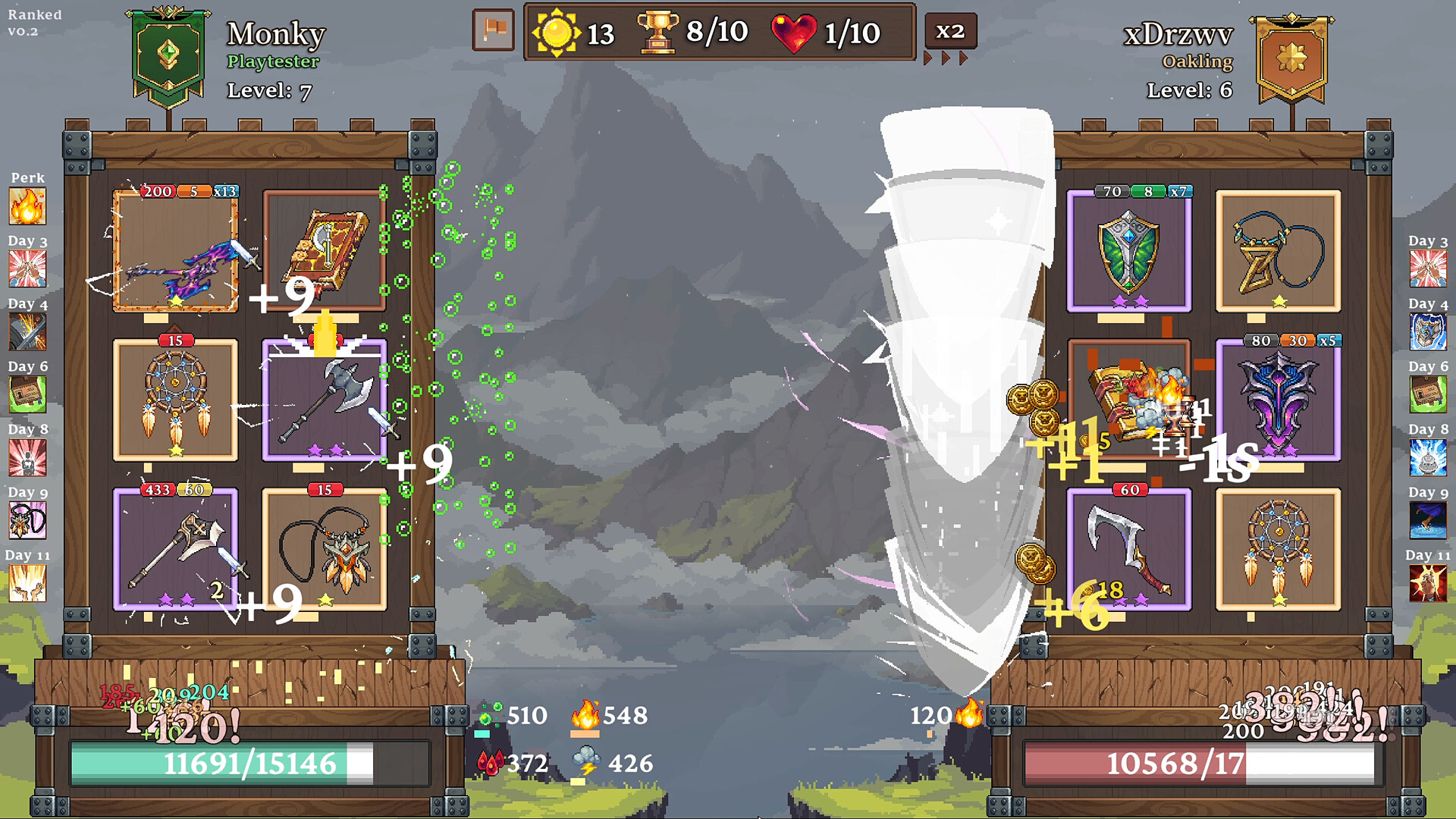Inspect xDrzwv's green winged shield
1456x819 pixels.
point(1128,251)
